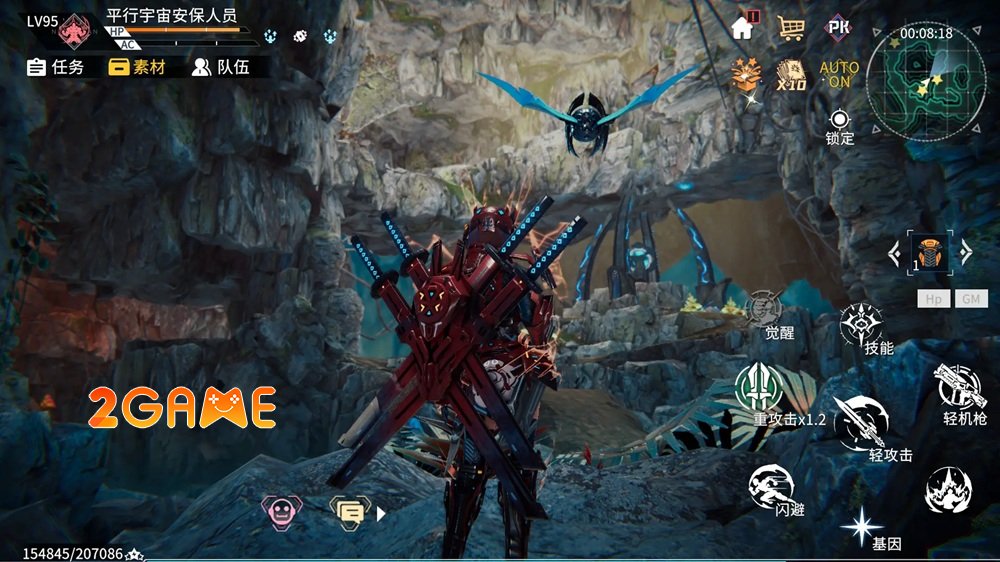Image resolution: width=1000 pixels, height=562 pixels.
Task: Toggle the PK mode button
Action: pyautogui.click(x=838, y=27)
